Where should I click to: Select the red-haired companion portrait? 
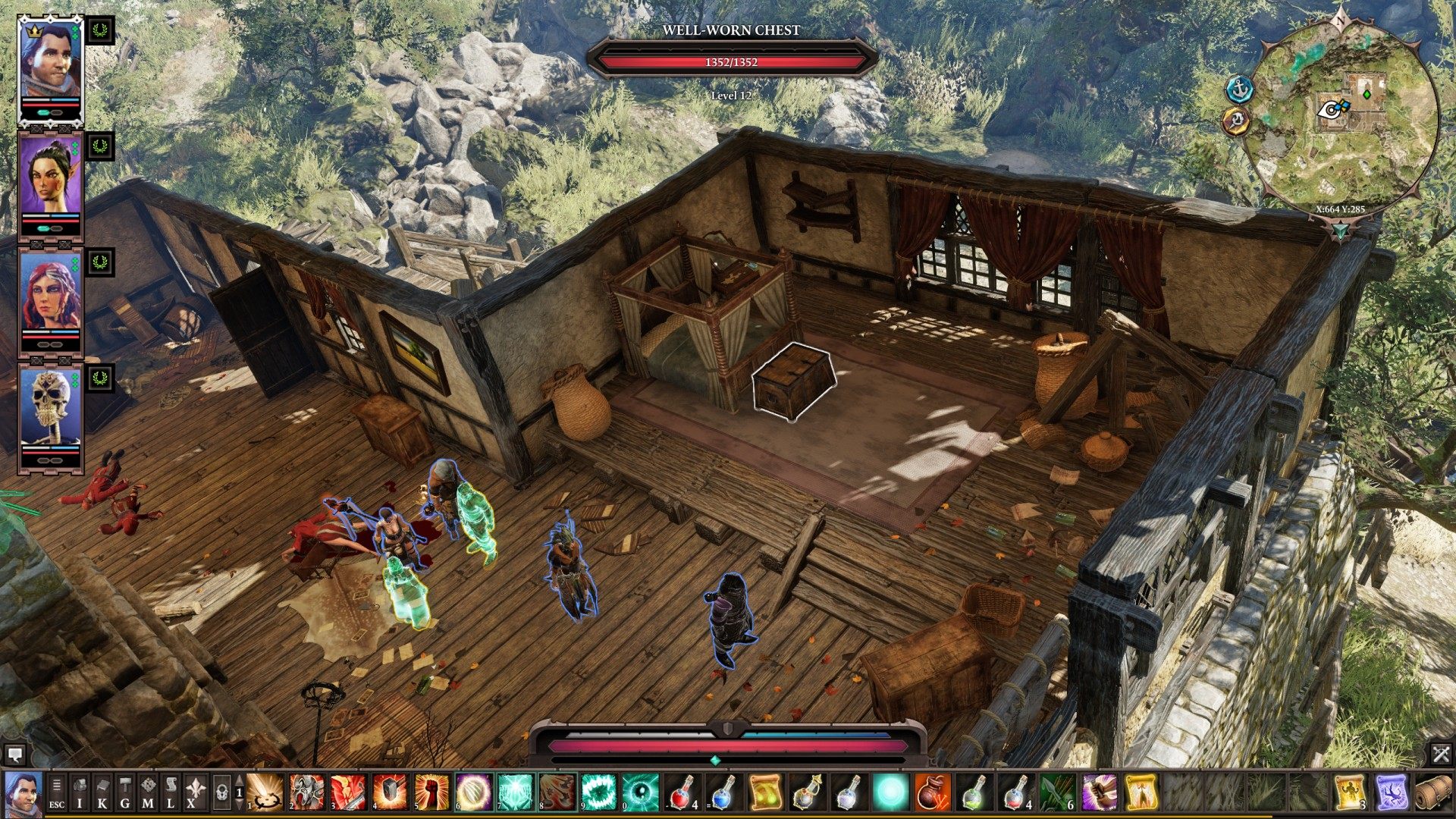coord(50,294)
